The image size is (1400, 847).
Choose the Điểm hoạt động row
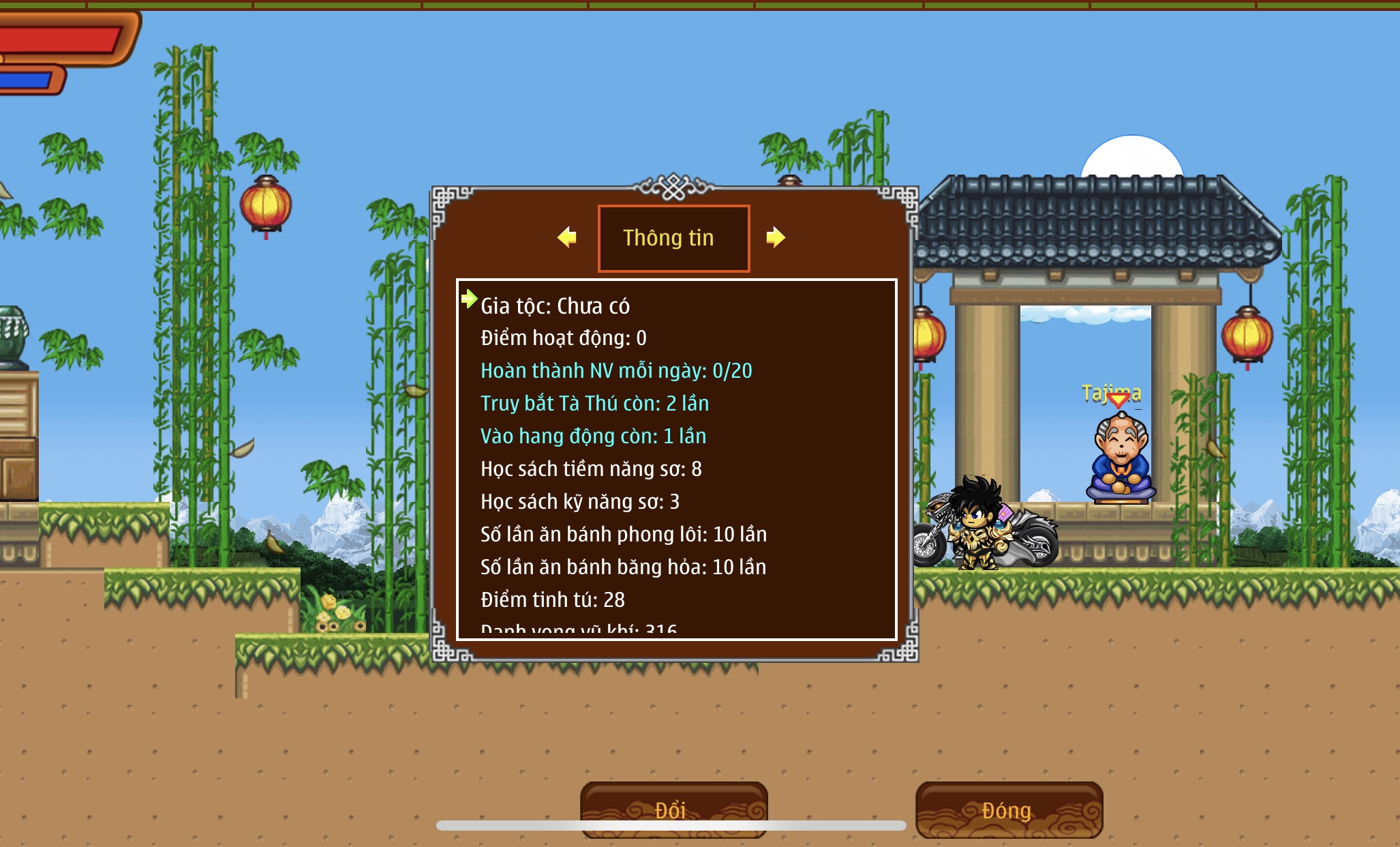point(563,338)
